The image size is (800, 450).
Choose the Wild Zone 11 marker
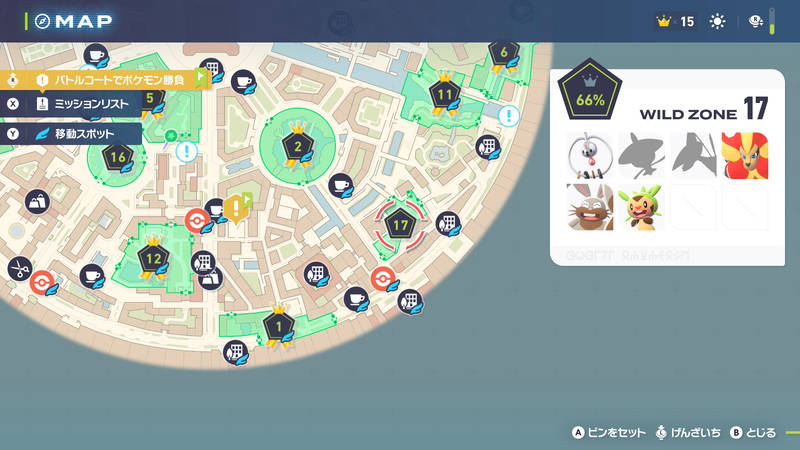click(445, 94)
